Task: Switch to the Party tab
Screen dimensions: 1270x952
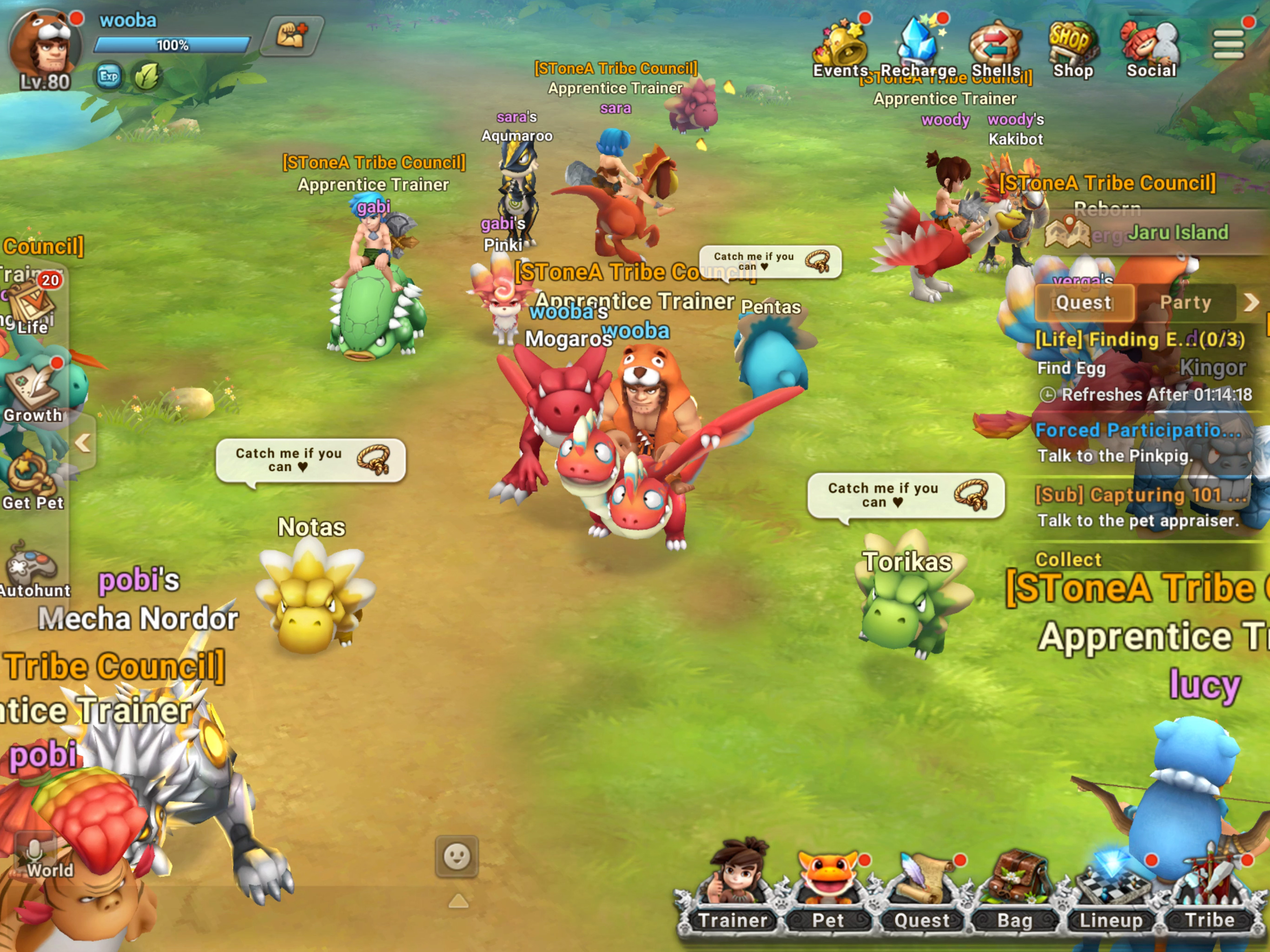Action: (x=1185, y=303)
